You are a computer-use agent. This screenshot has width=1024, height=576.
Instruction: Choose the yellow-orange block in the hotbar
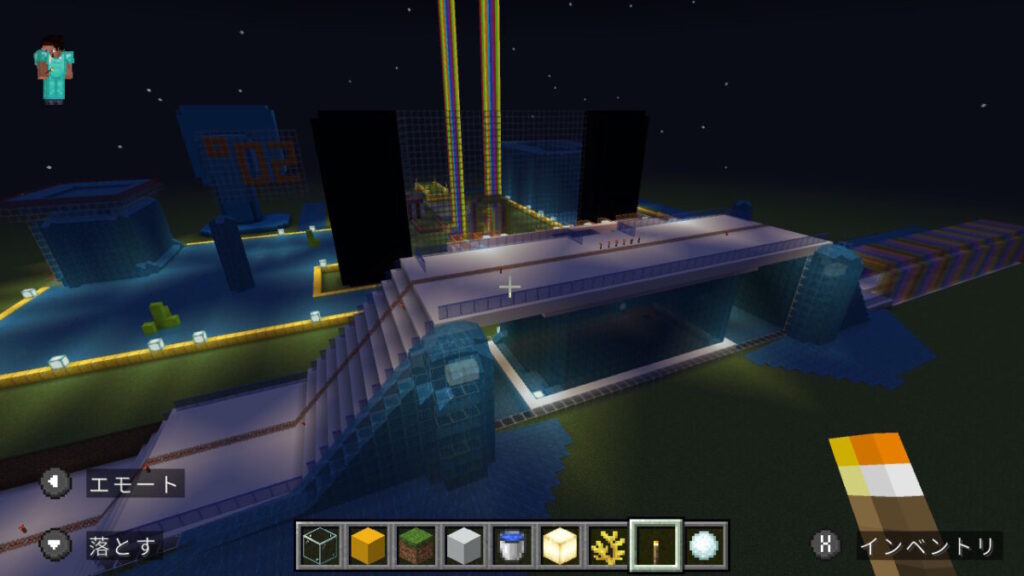[368, 546]
